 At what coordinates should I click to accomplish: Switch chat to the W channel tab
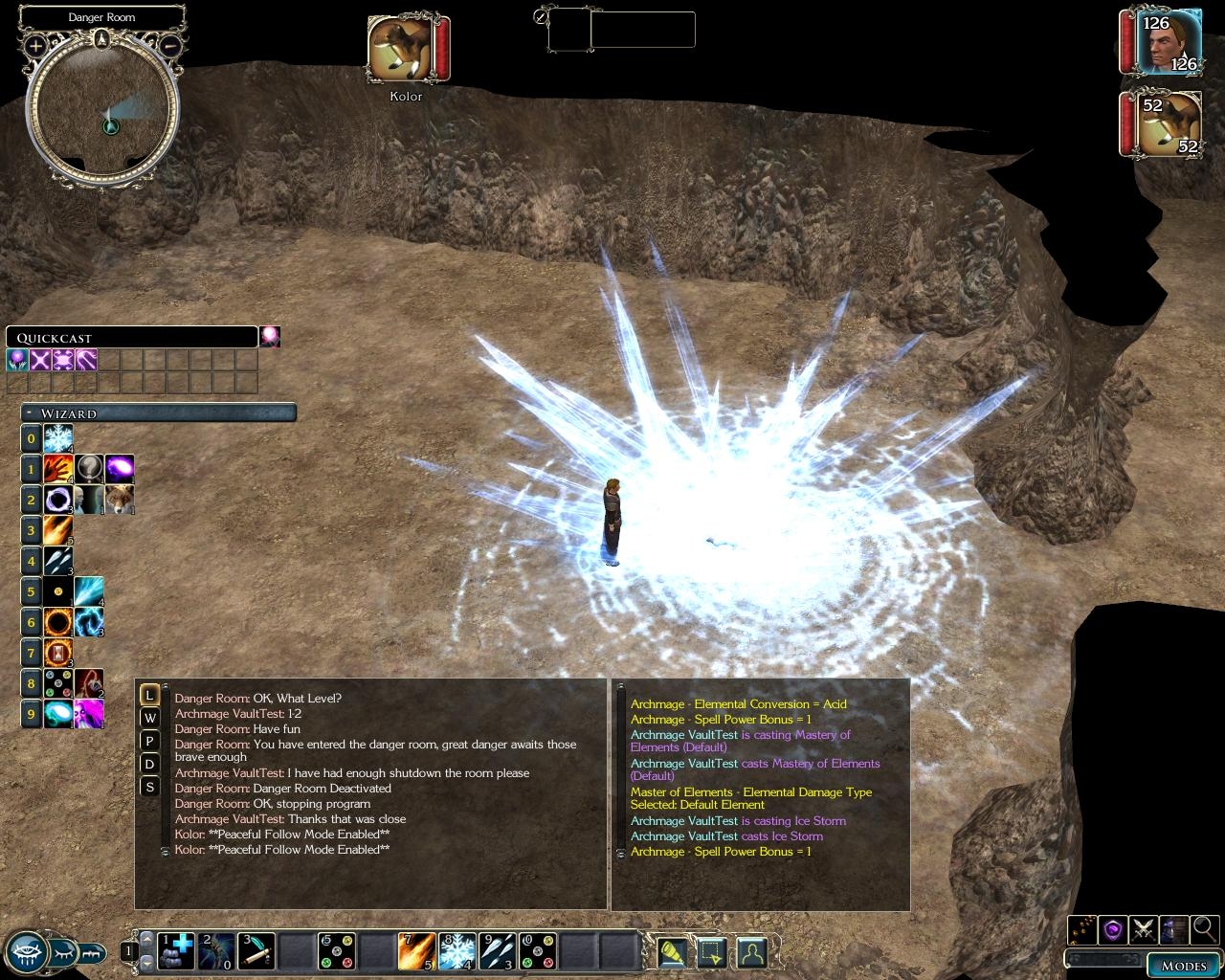point(149,718)
